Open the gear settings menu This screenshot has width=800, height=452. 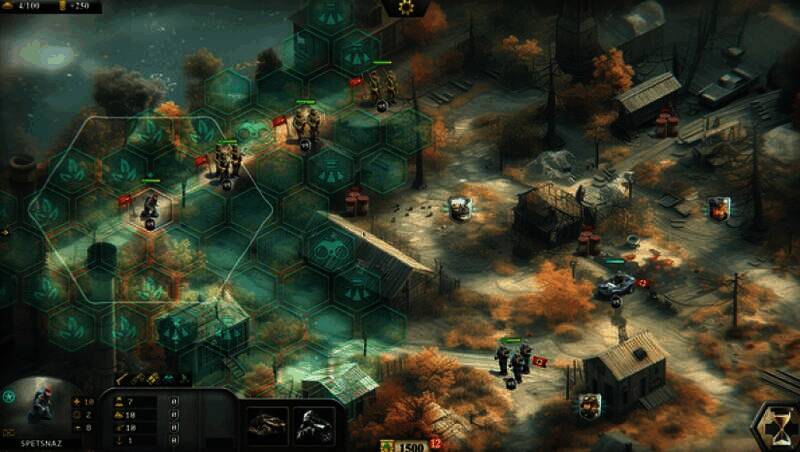pos(405,7)
